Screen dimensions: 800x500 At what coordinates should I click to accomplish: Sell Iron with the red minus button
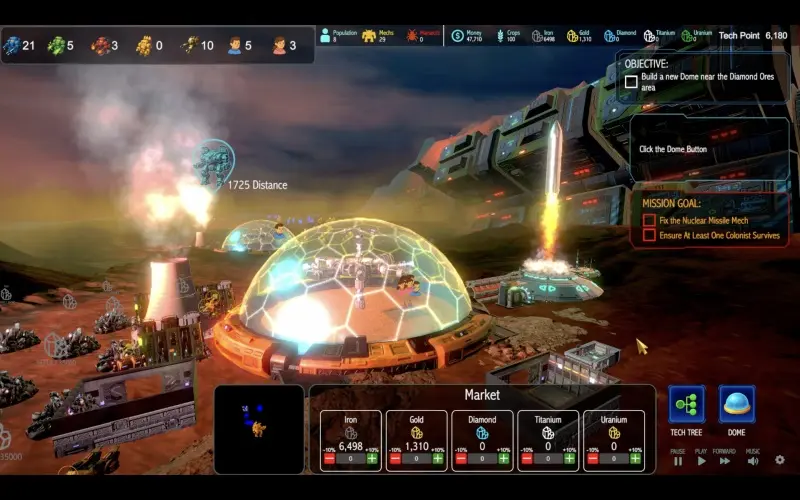coord(330,459)
